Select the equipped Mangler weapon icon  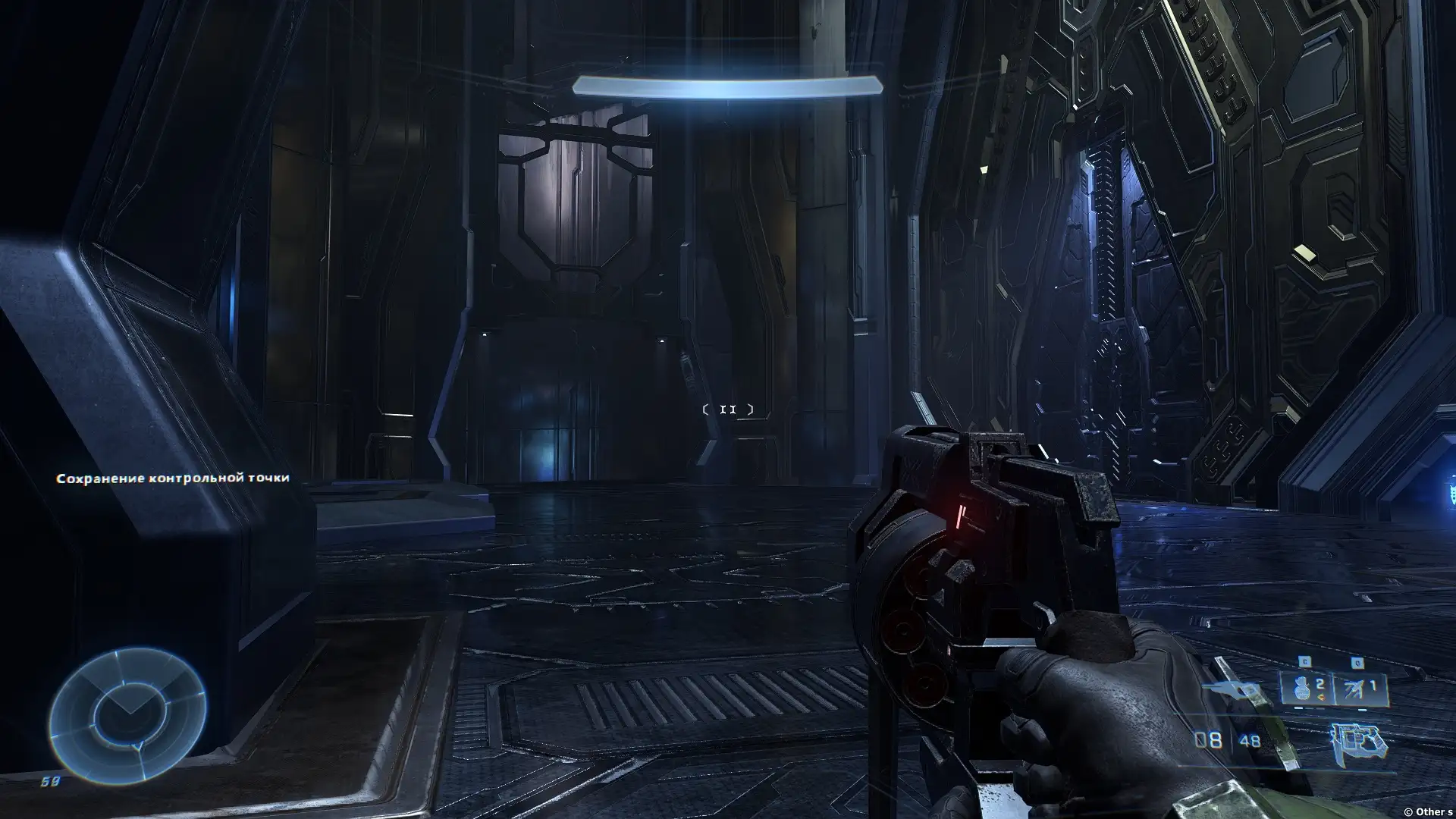[1358, 741]
